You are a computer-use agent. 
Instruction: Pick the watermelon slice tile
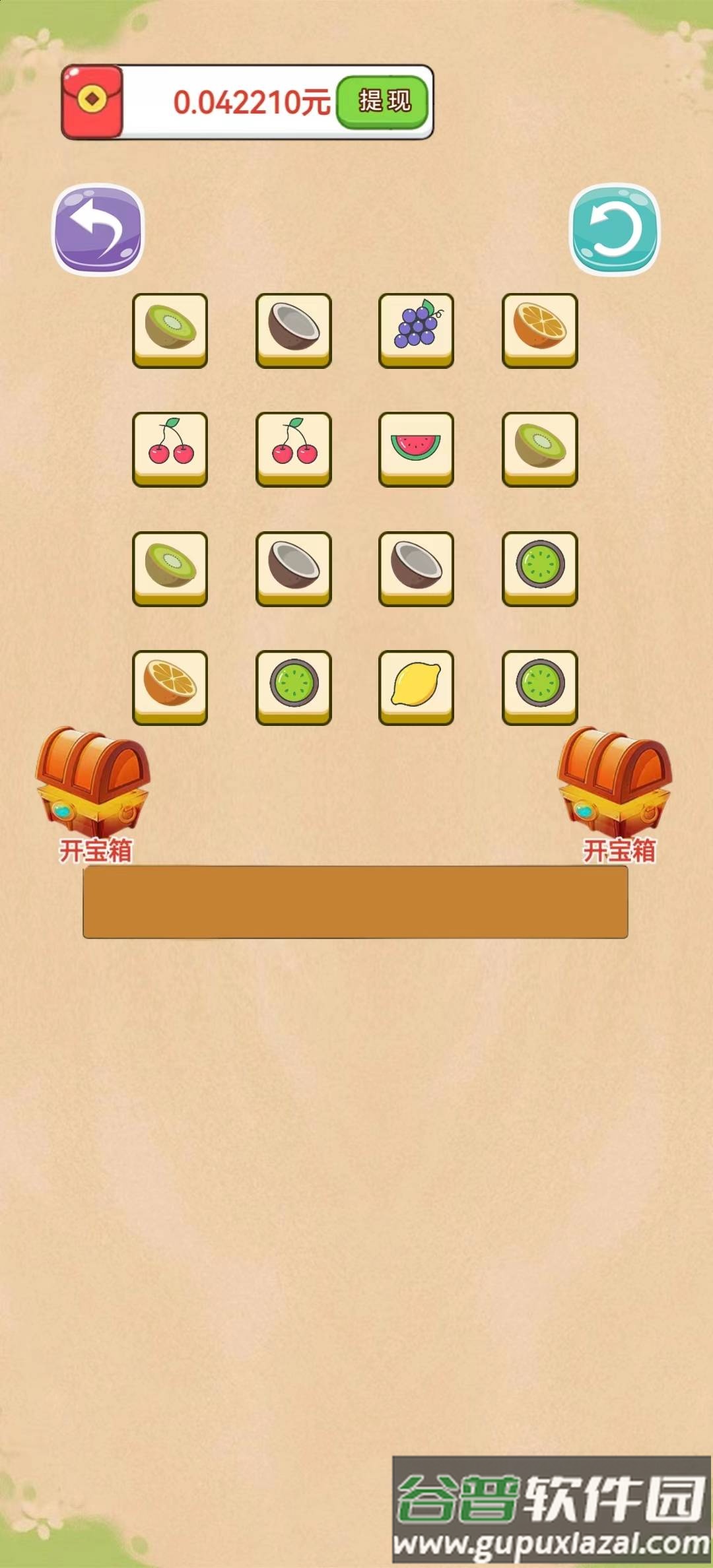pyautogui.click(x=416, y=447)
